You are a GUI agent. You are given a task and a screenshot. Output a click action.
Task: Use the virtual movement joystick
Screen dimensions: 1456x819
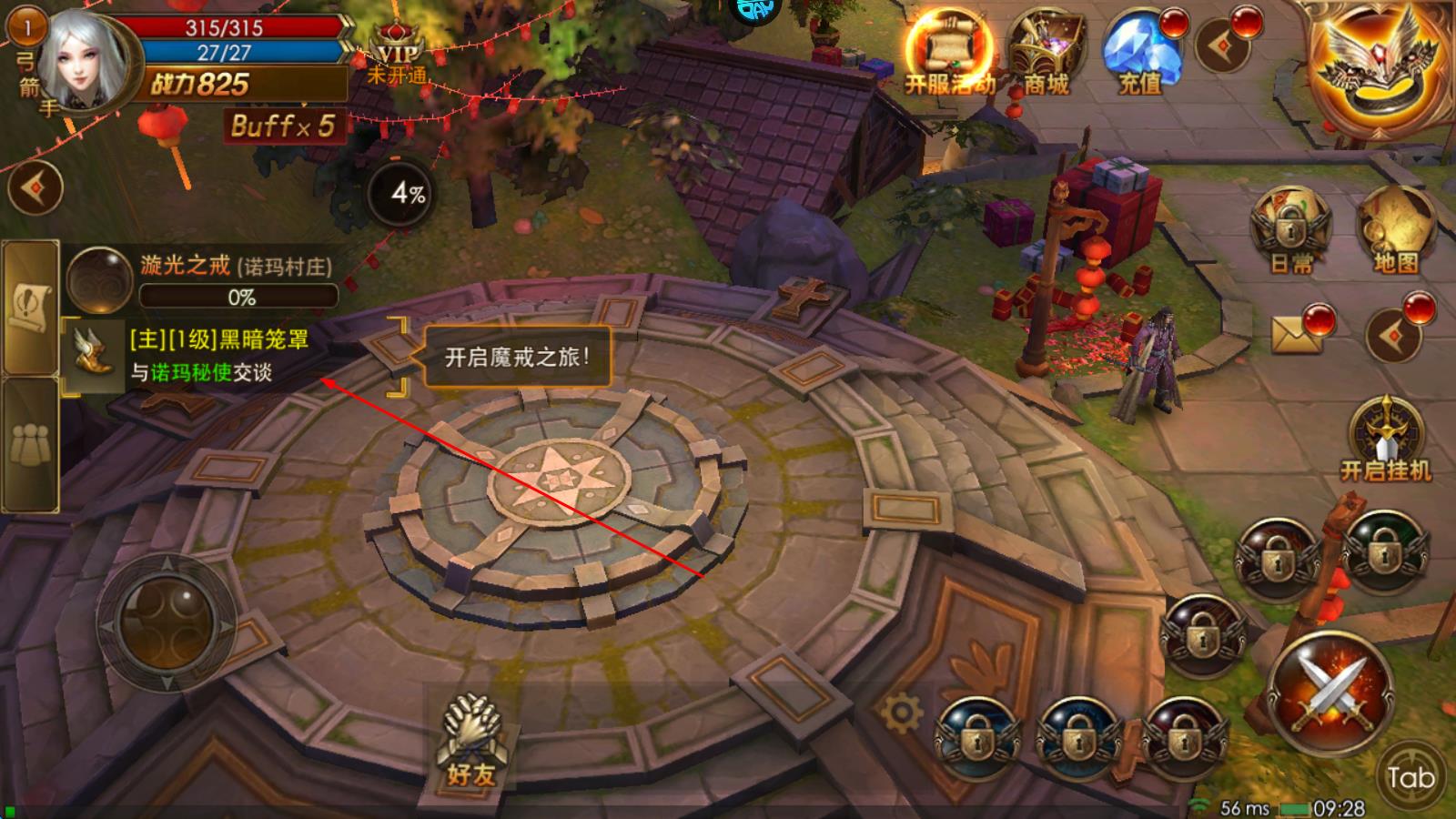[x=167, y=622]
